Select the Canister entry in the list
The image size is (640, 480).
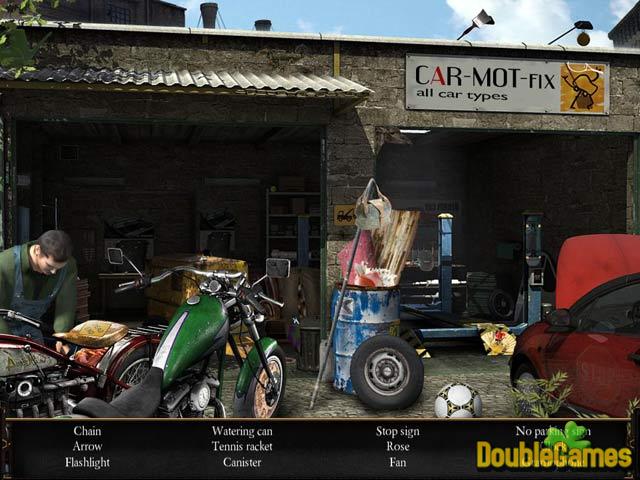point(242,463)
